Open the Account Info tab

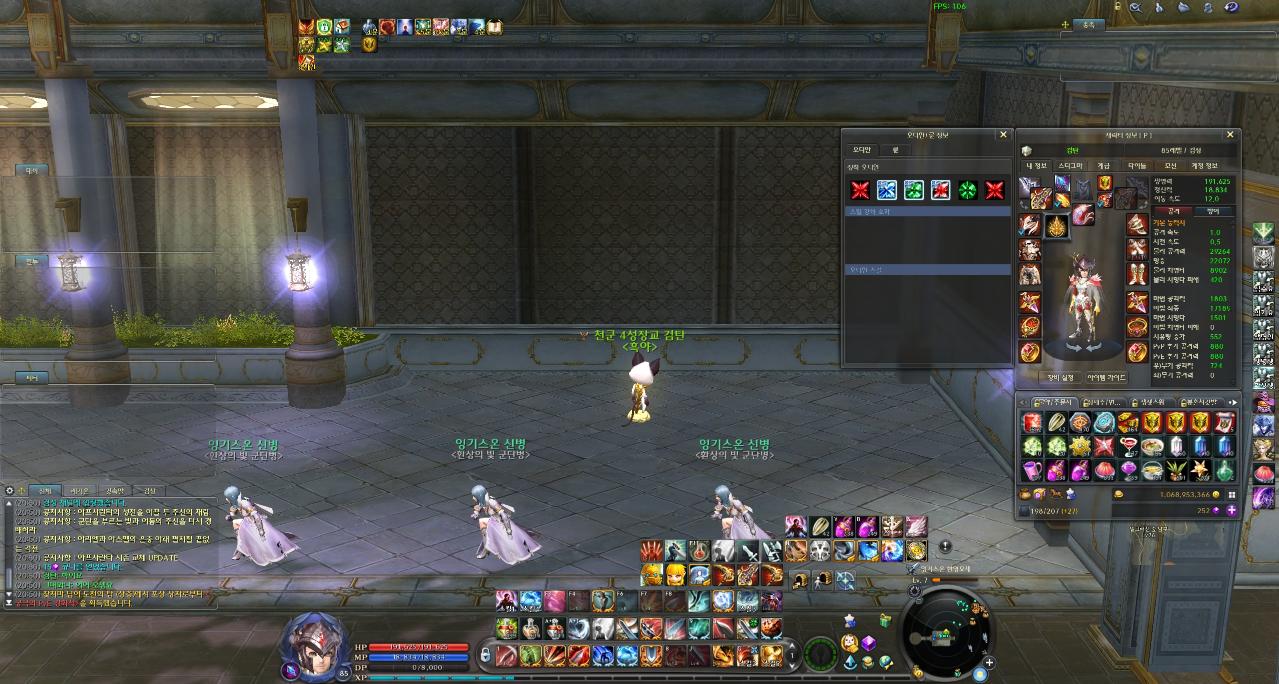[x=1203, y=165]
